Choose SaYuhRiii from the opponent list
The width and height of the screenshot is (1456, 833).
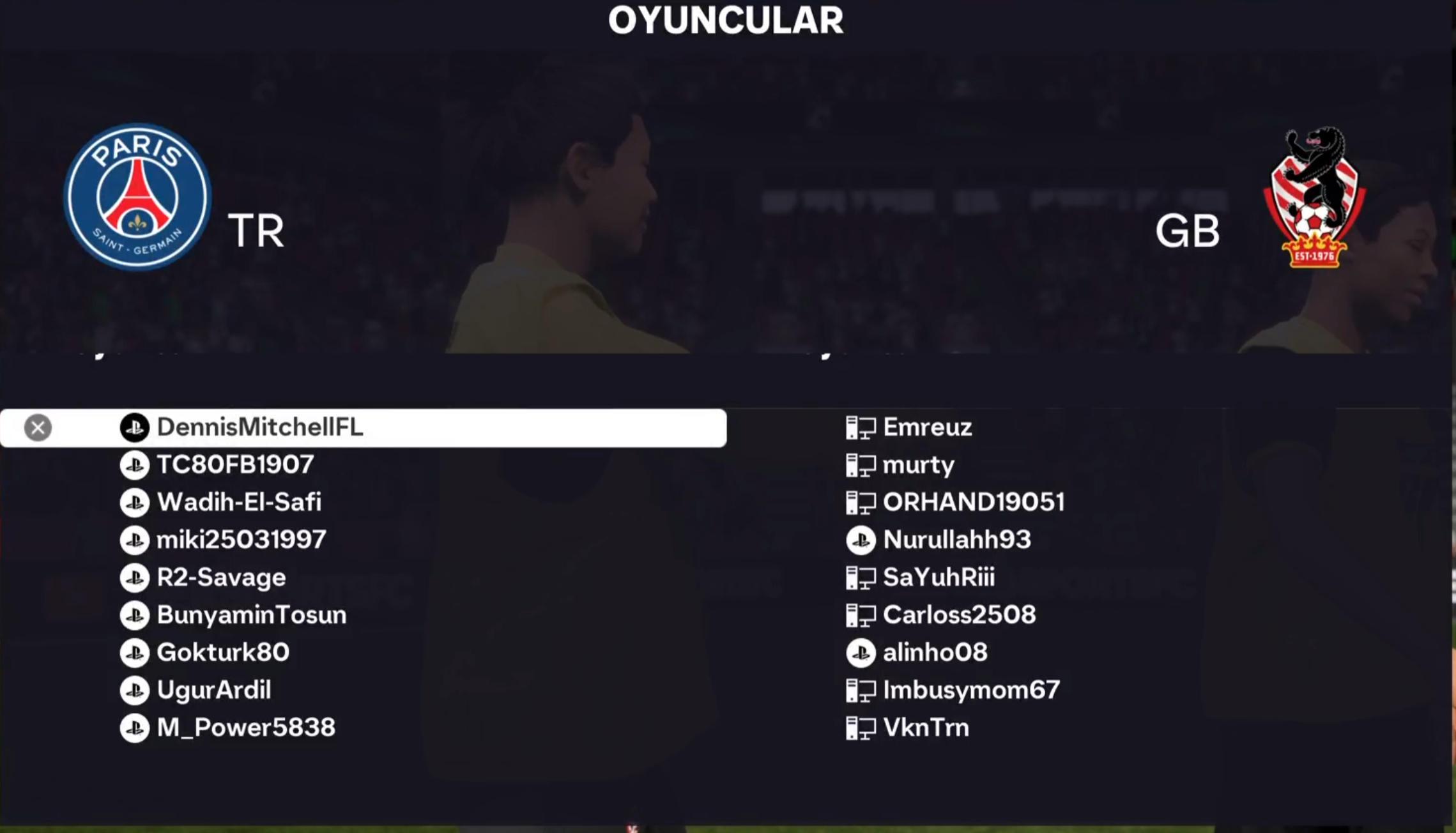click(938, 578)
